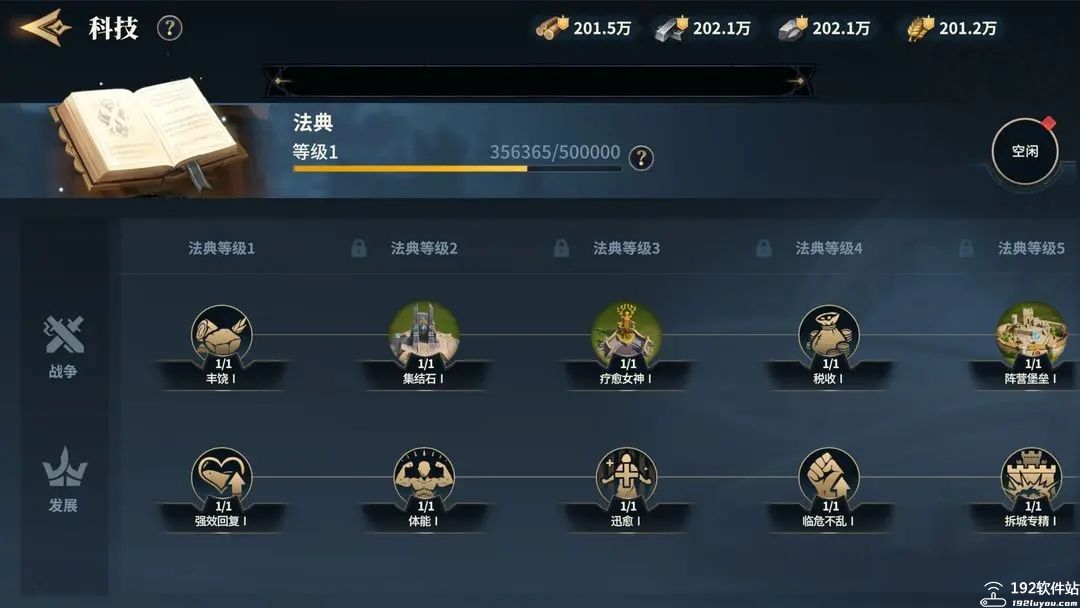Click the locked 法典等级2 header
Viewport: 1080px width, 608px height.
pyautogui.click(x=423, y=248)
